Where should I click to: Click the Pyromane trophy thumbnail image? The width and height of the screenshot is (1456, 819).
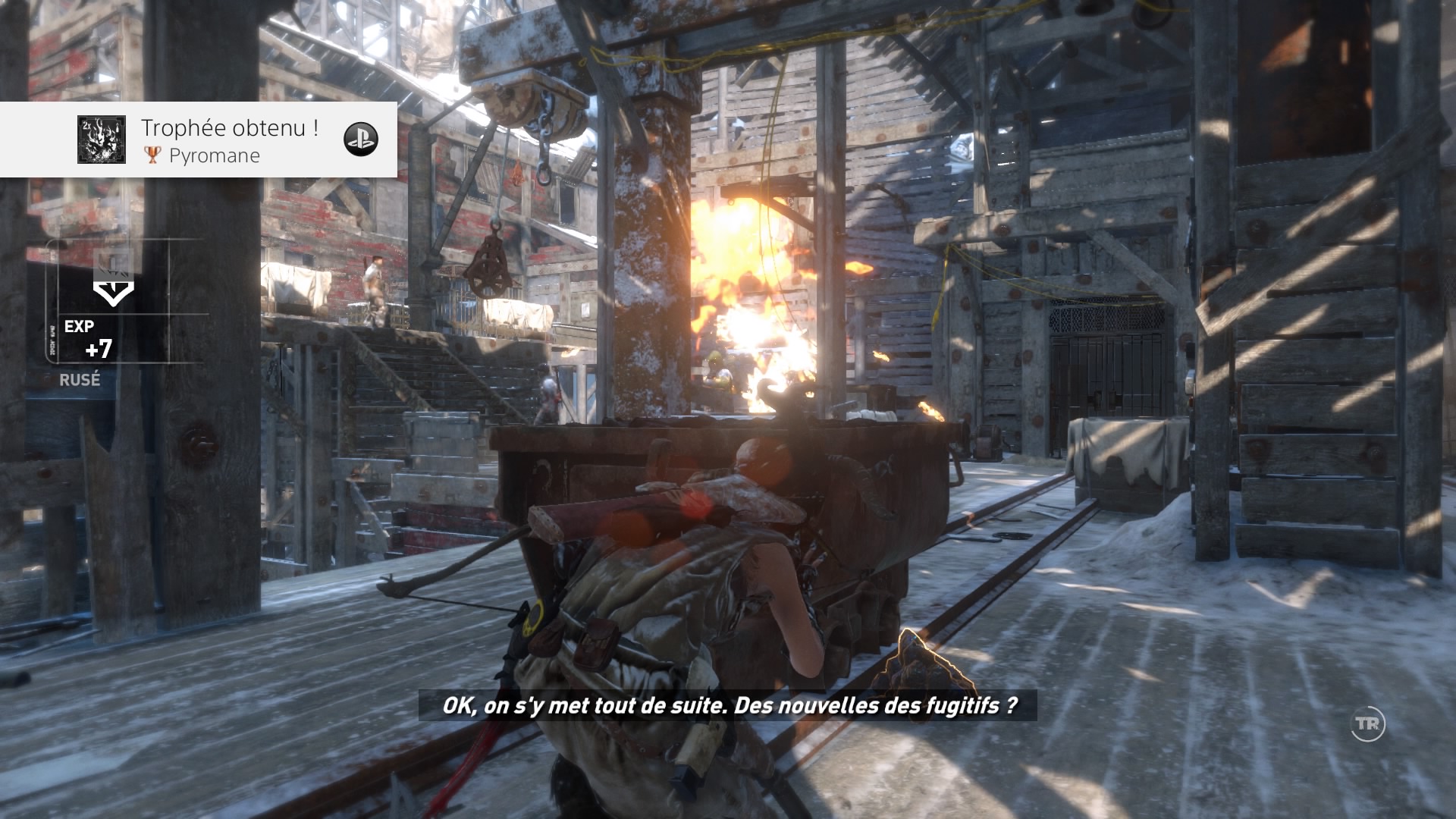click(x=101, y=140)
